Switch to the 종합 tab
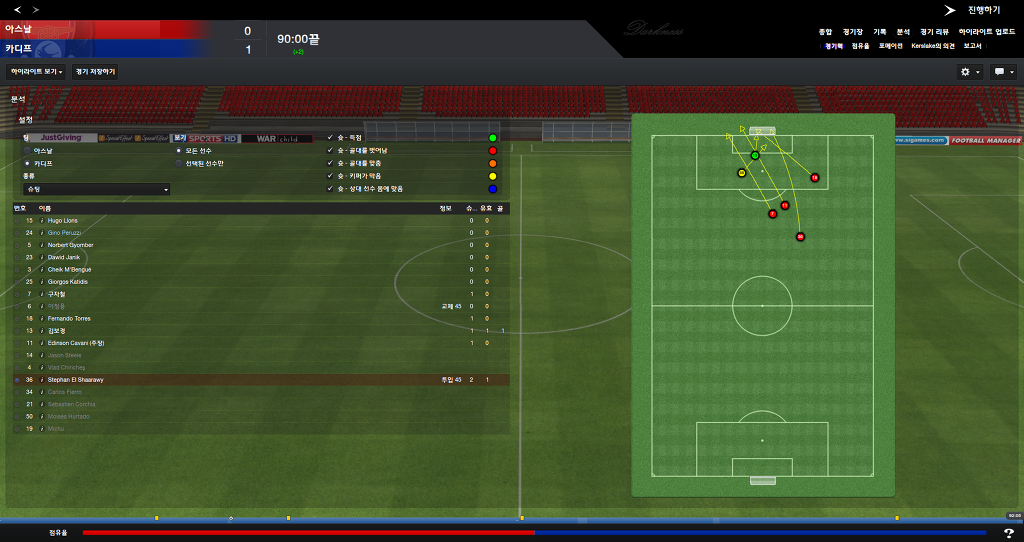This screenshot has width=1024, height=542. point(825,32)
